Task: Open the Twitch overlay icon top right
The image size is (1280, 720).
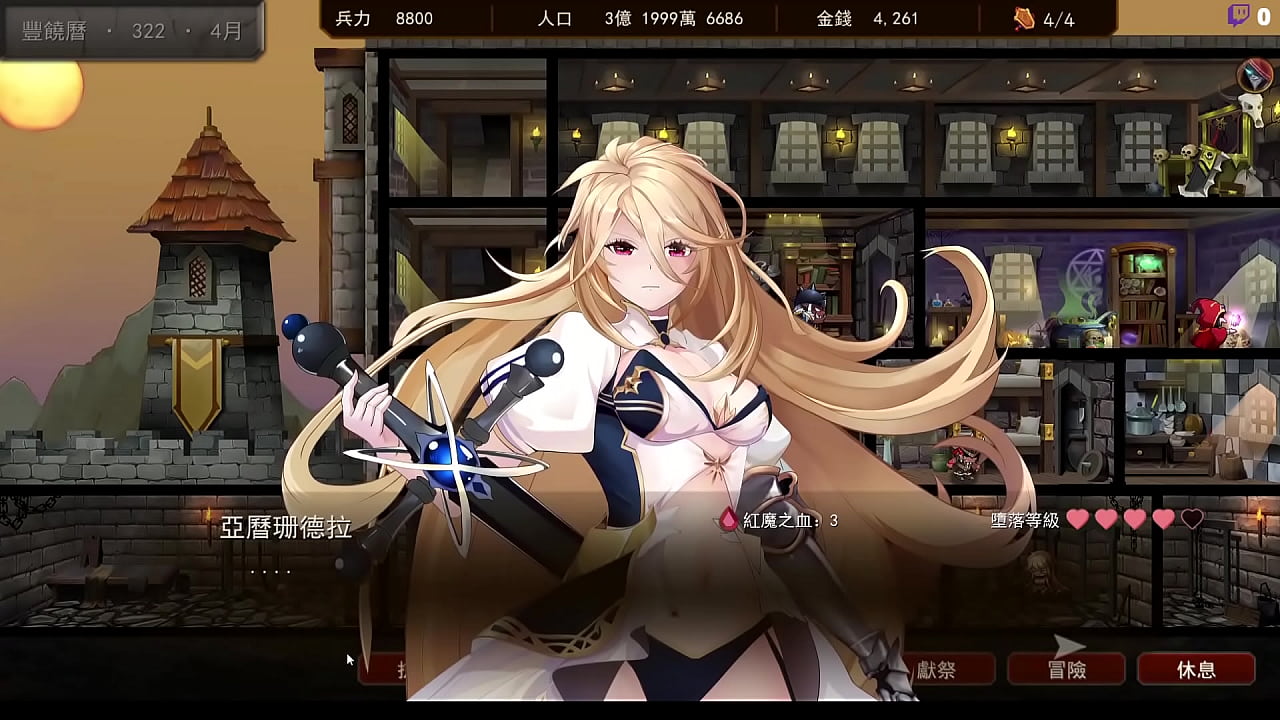Action: pyautogui.click(x=1240, y=15)
